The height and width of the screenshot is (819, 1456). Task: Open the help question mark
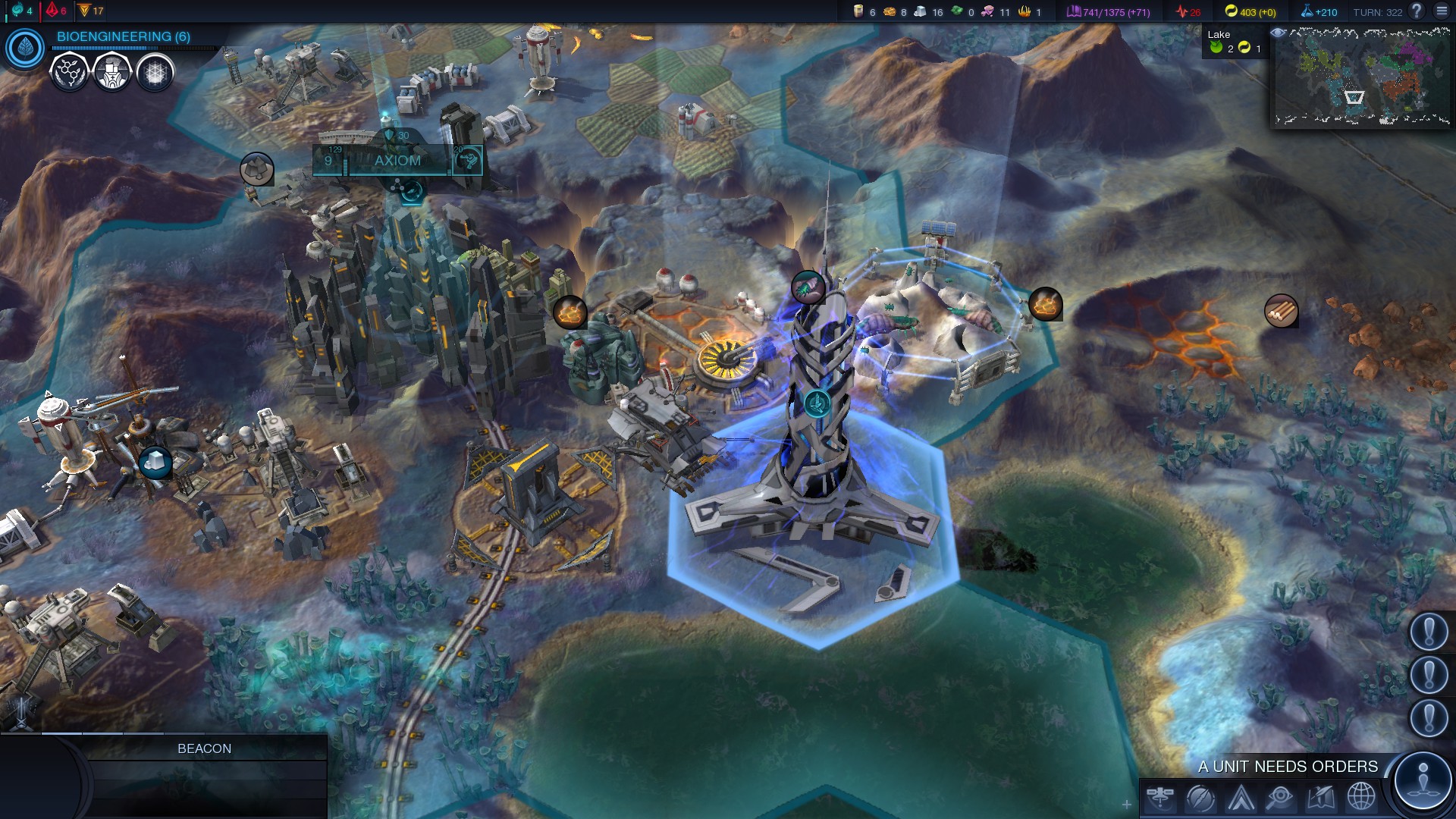pos(1416,11)
